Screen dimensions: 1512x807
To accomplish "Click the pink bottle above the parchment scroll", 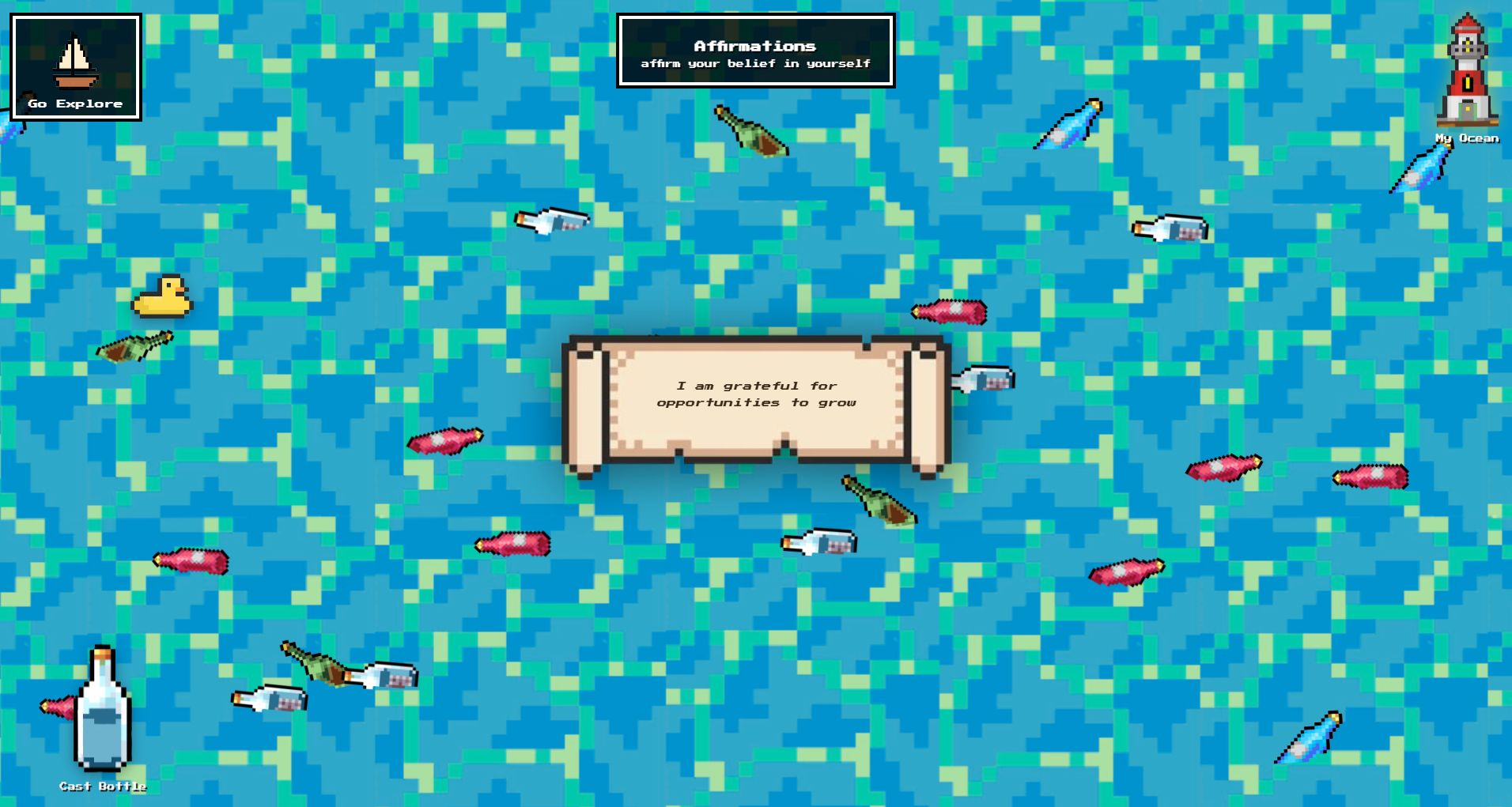I will (949, 312).
